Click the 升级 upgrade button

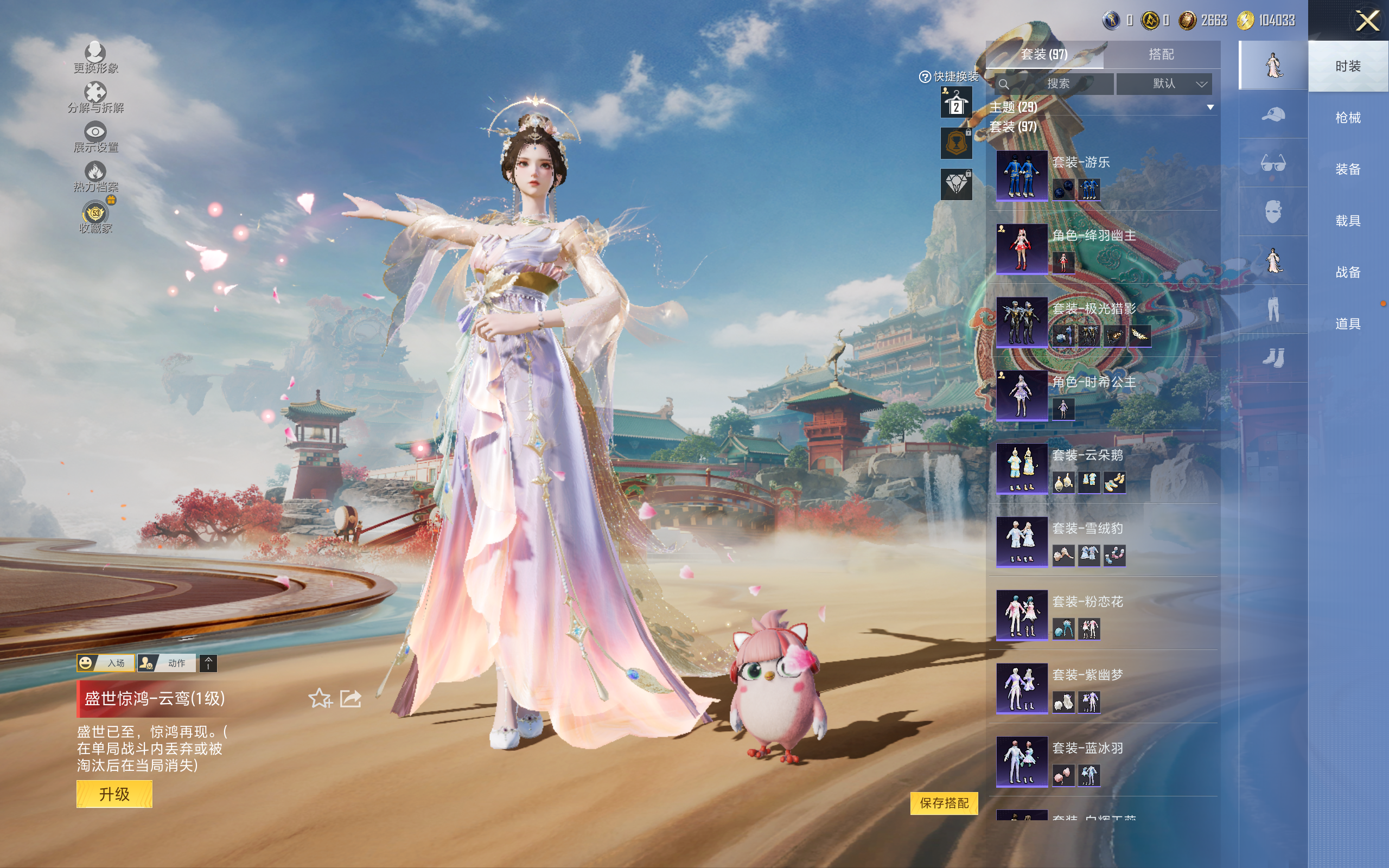coord(114,794)
